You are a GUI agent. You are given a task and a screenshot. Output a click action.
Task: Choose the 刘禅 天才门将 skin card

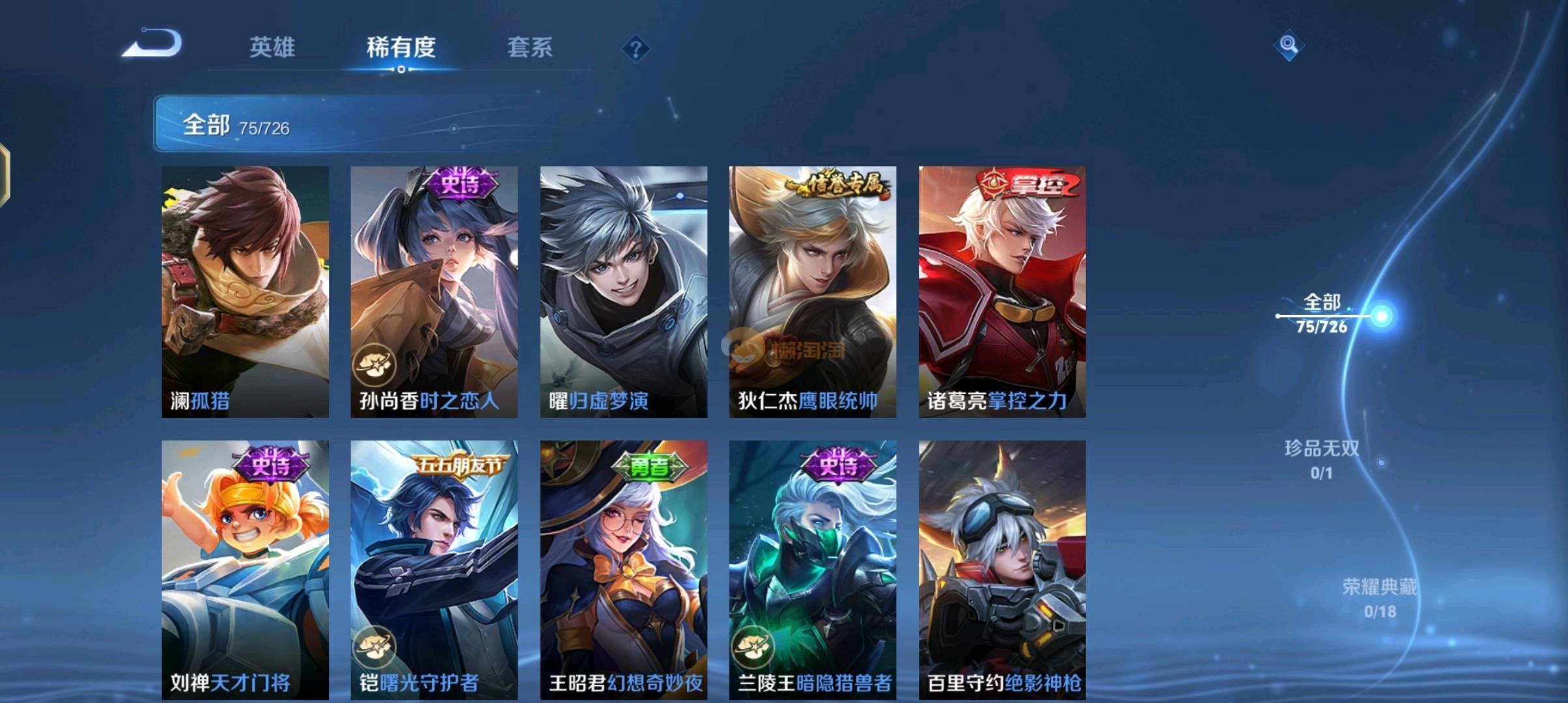click(x=245, y=570)
